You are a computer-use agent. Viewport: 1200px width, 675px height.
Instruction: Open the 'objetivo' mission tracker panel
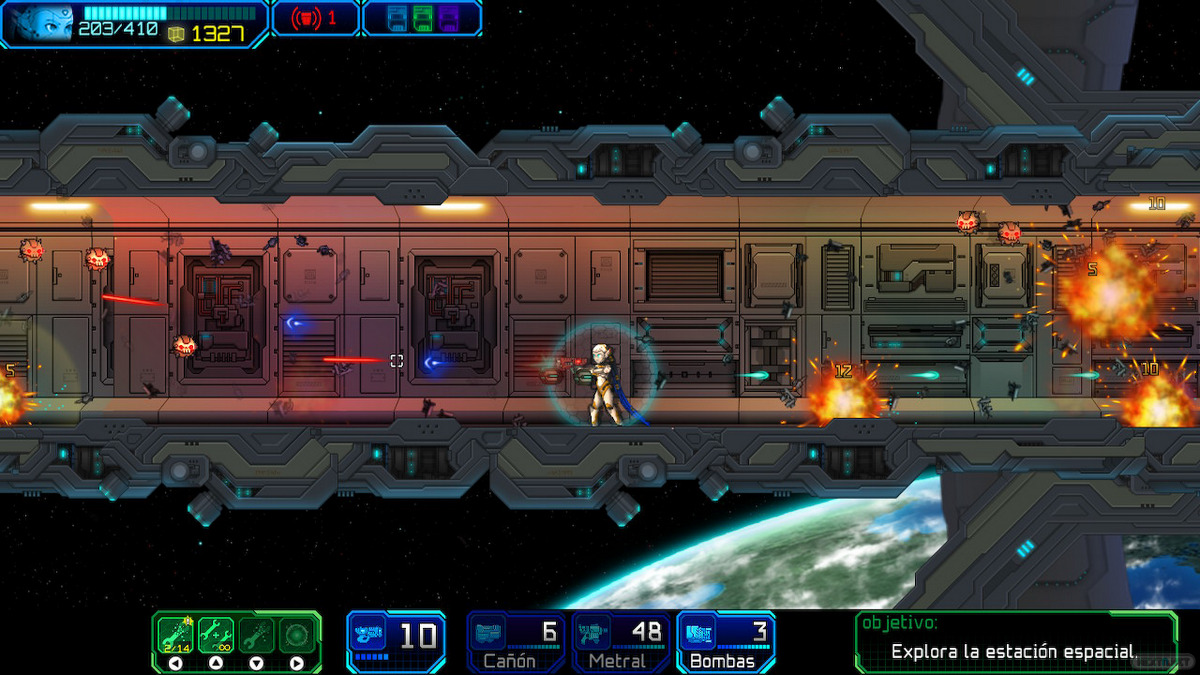[1015, 641]
